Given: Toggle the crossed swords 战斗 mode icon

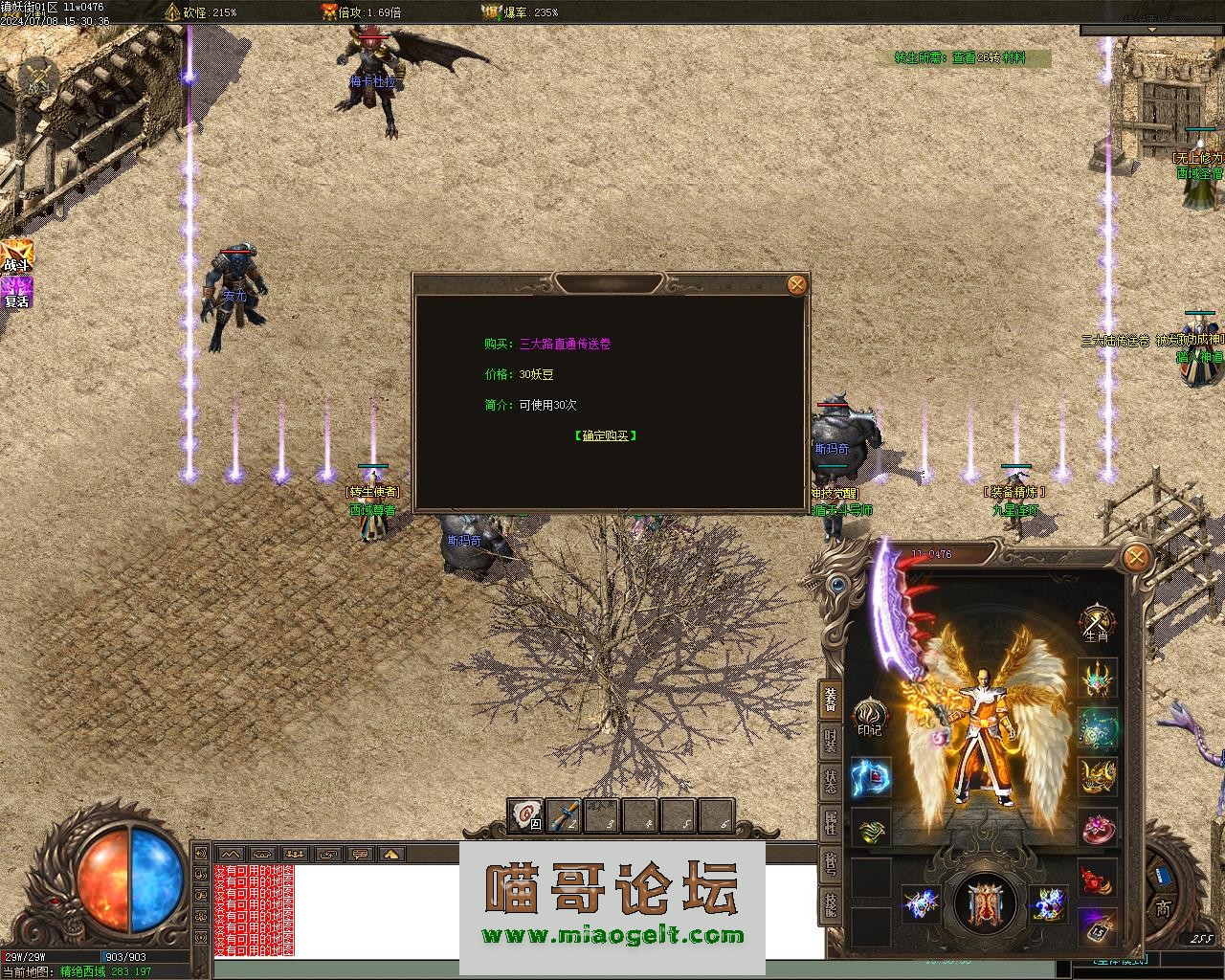Looking at the screenshot, I should (39, 76).
